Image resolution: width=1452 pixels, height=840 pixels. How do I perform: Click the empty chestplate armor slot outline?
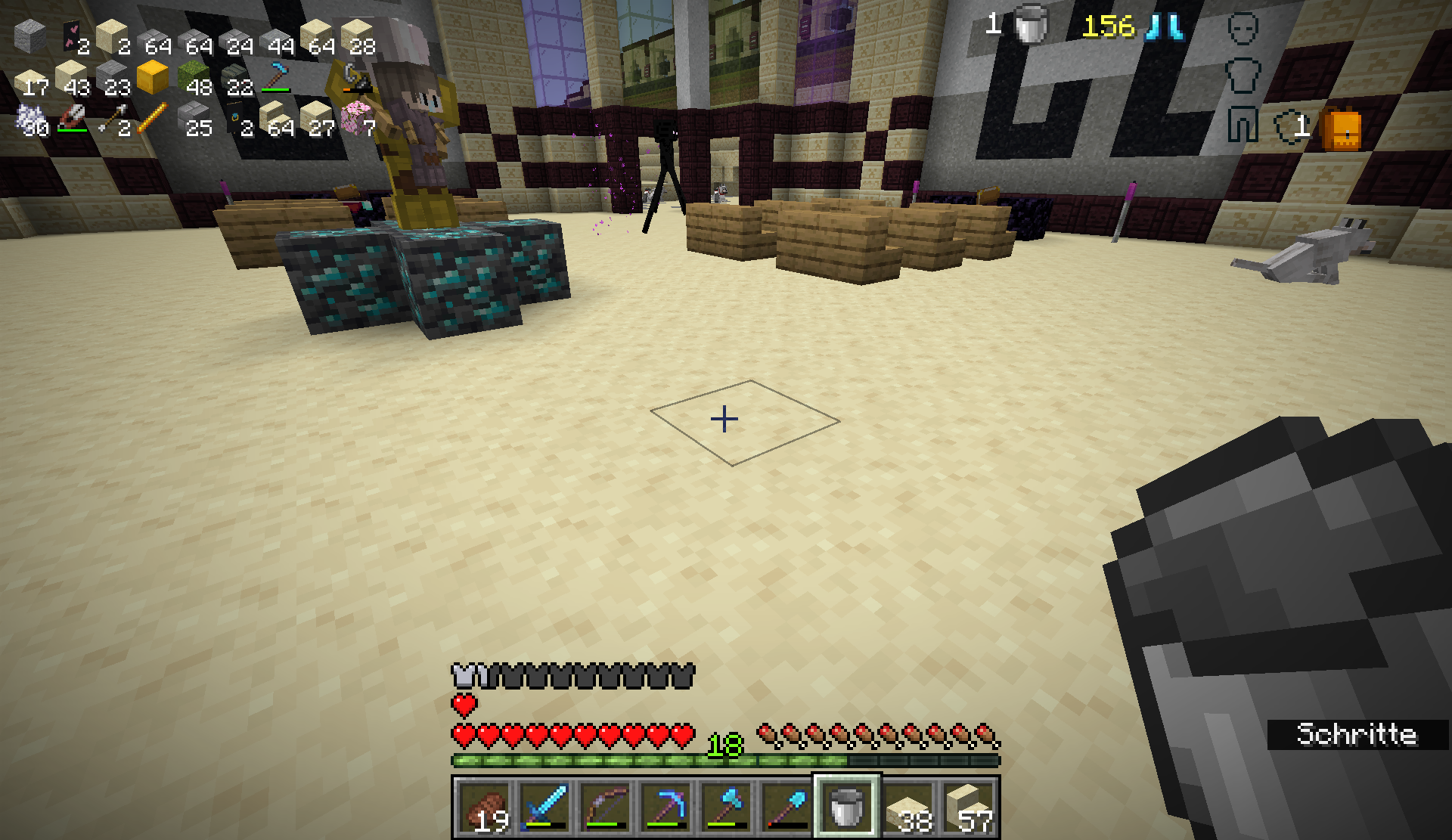point(1243,77)
